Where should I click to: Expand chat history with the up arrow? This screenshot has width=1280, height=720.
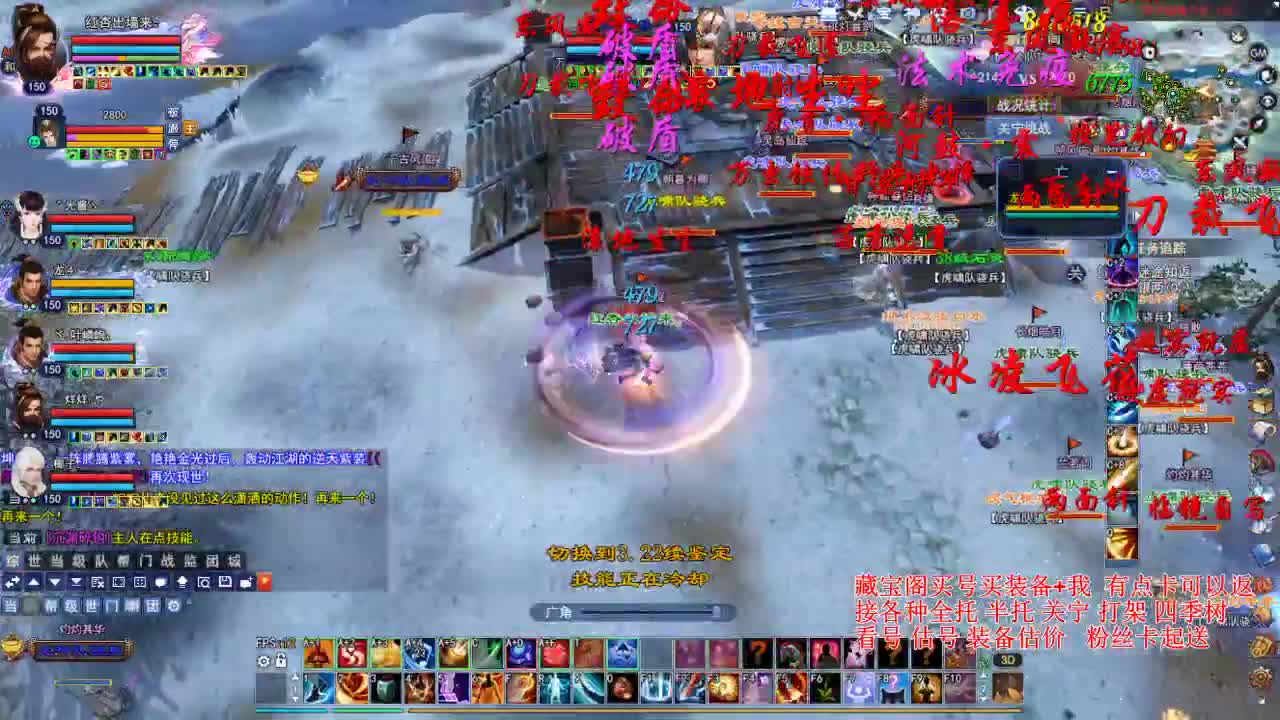(x=34, y=582)
